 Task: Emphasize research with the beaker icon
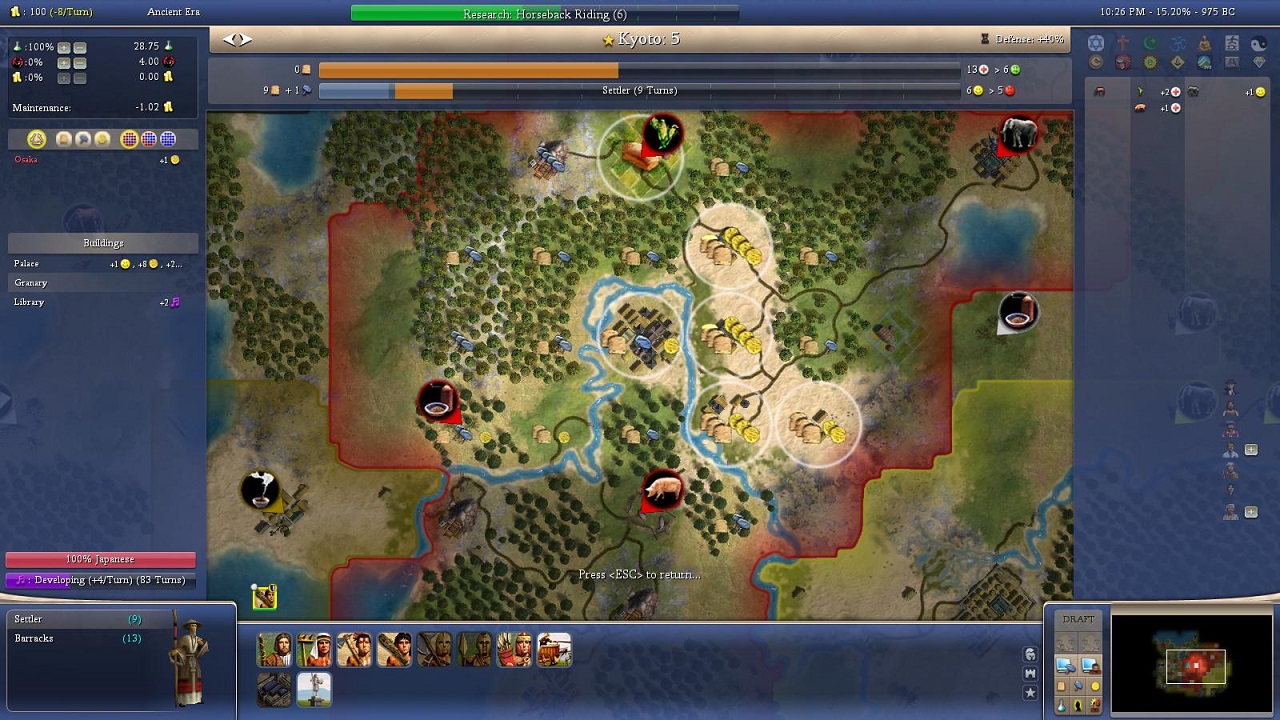[x=1061, y=705]
